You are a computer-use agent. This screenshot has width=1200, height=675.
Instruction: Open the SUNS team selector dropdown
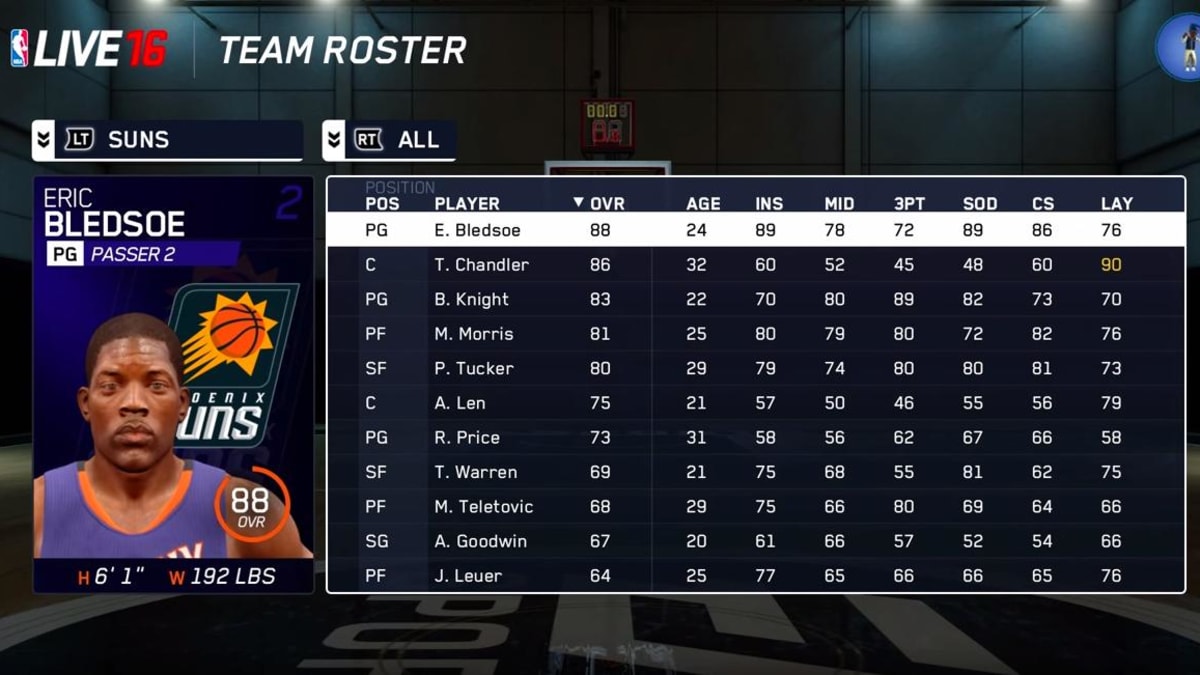point(167,140)
